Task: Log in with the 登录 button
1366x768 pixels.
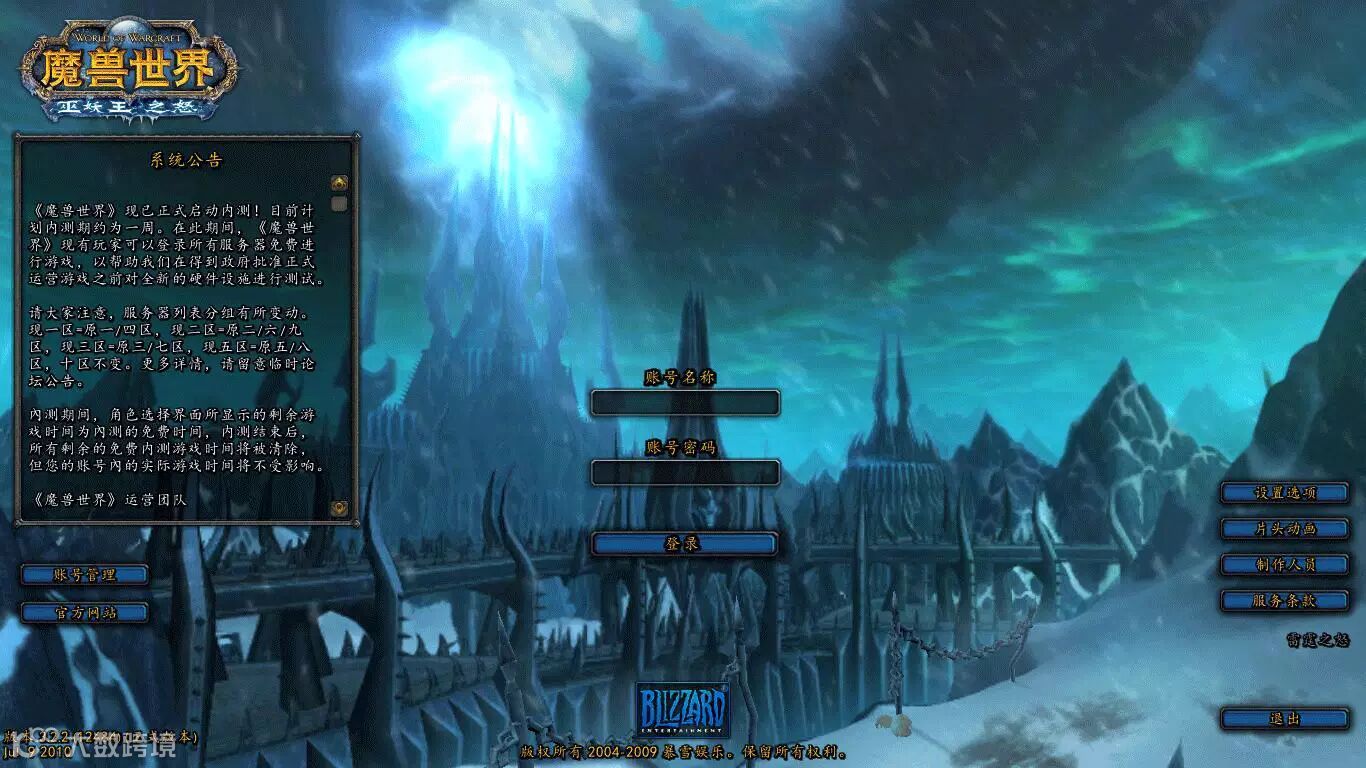Action: (684, 544)
